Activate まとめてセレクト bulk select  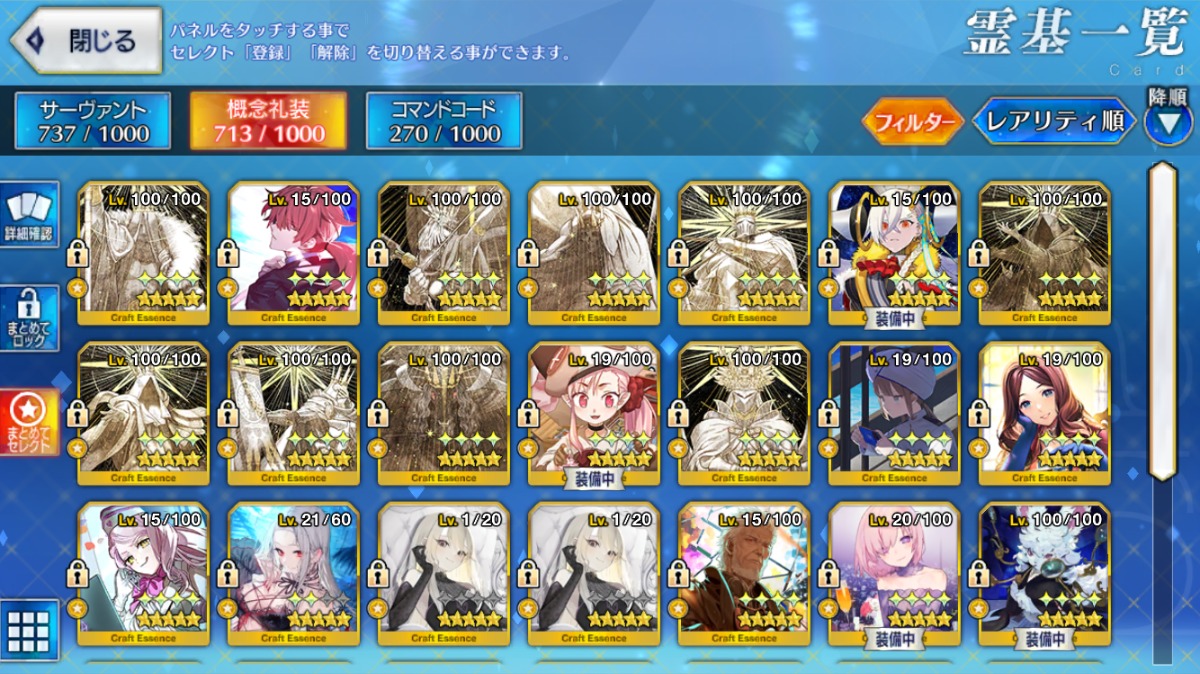(30, 422)
